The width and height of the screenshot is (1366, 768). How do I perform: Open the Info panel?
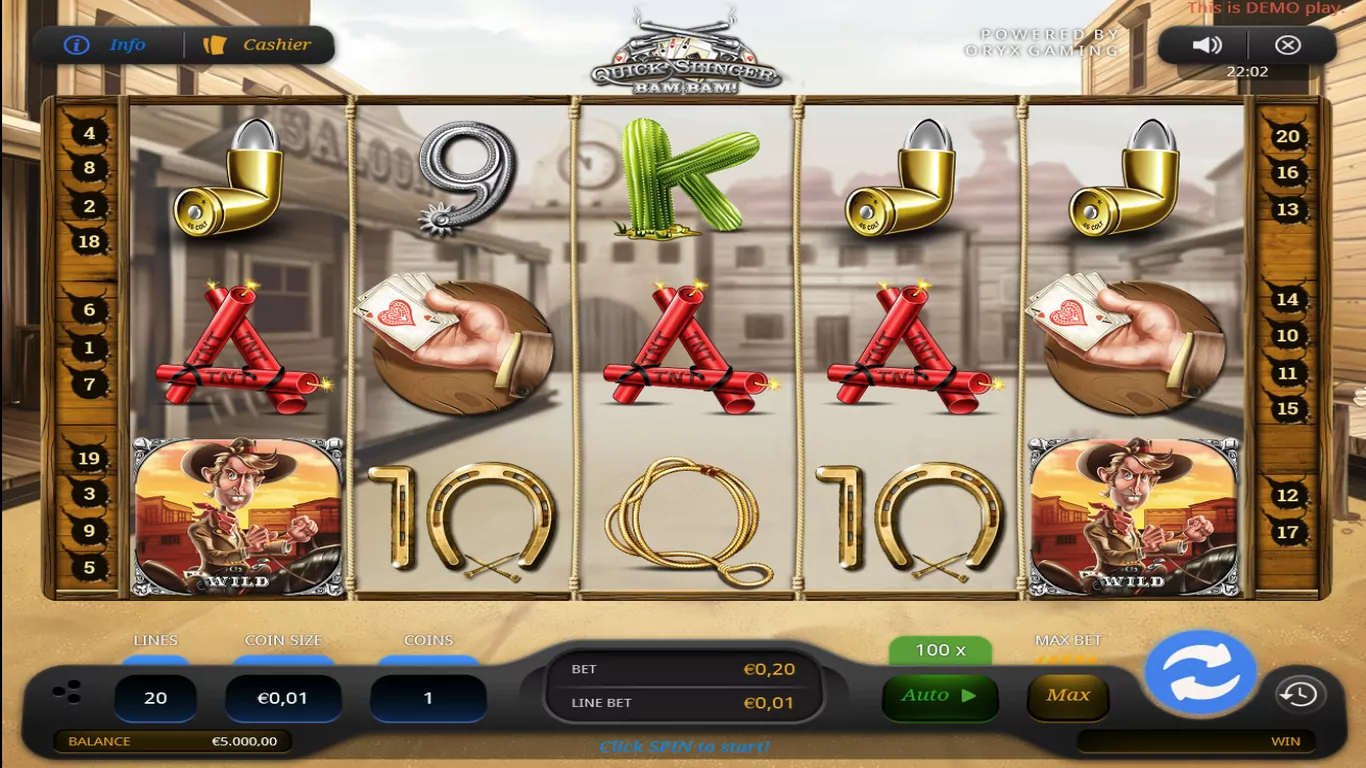106,45
